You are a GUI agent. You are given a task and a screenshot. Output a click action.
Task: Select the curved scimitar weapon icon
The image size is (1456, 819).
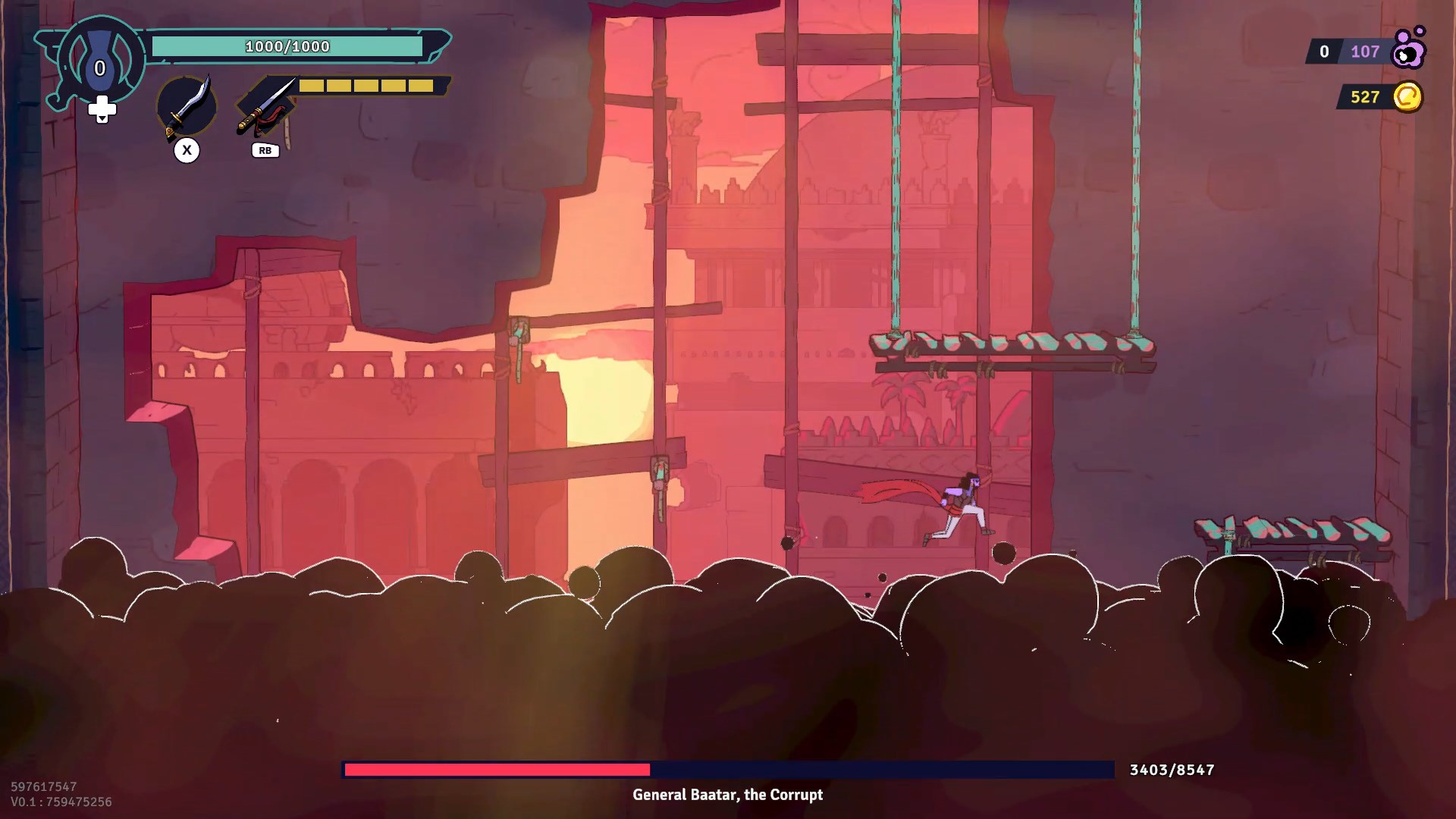[x=186, y=107]
